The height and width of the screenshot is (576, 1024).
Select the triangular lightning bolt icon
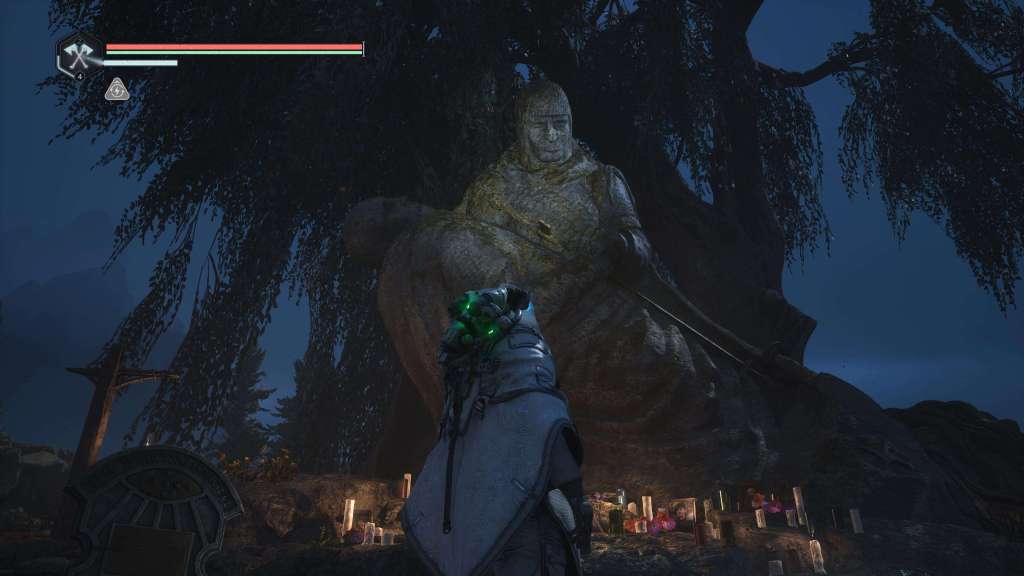pos(117,90)
